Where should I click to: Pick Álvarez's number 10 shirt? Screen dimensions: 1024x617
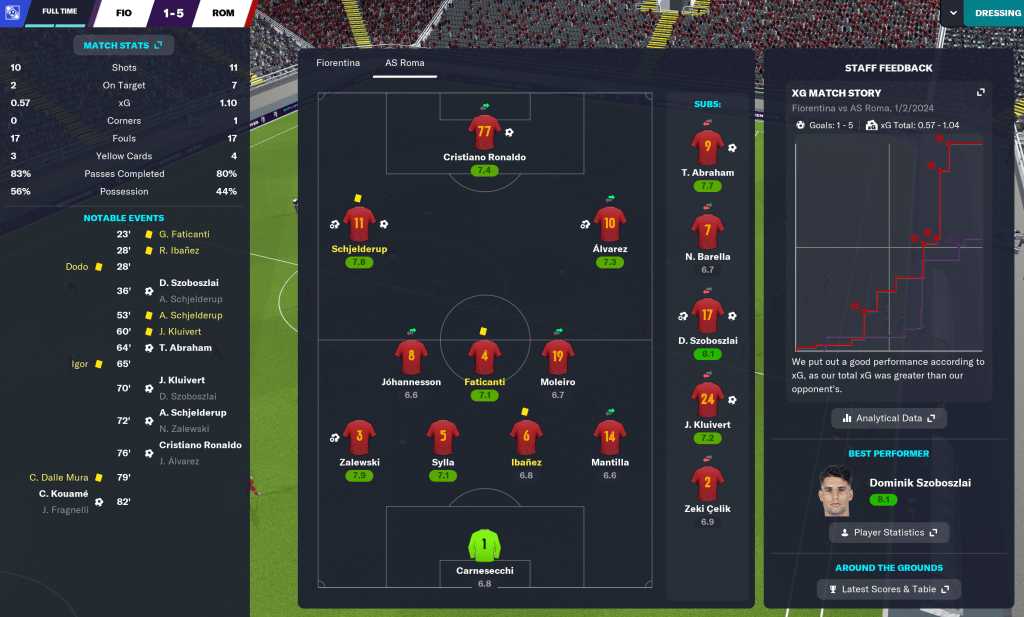coord(610,224)
